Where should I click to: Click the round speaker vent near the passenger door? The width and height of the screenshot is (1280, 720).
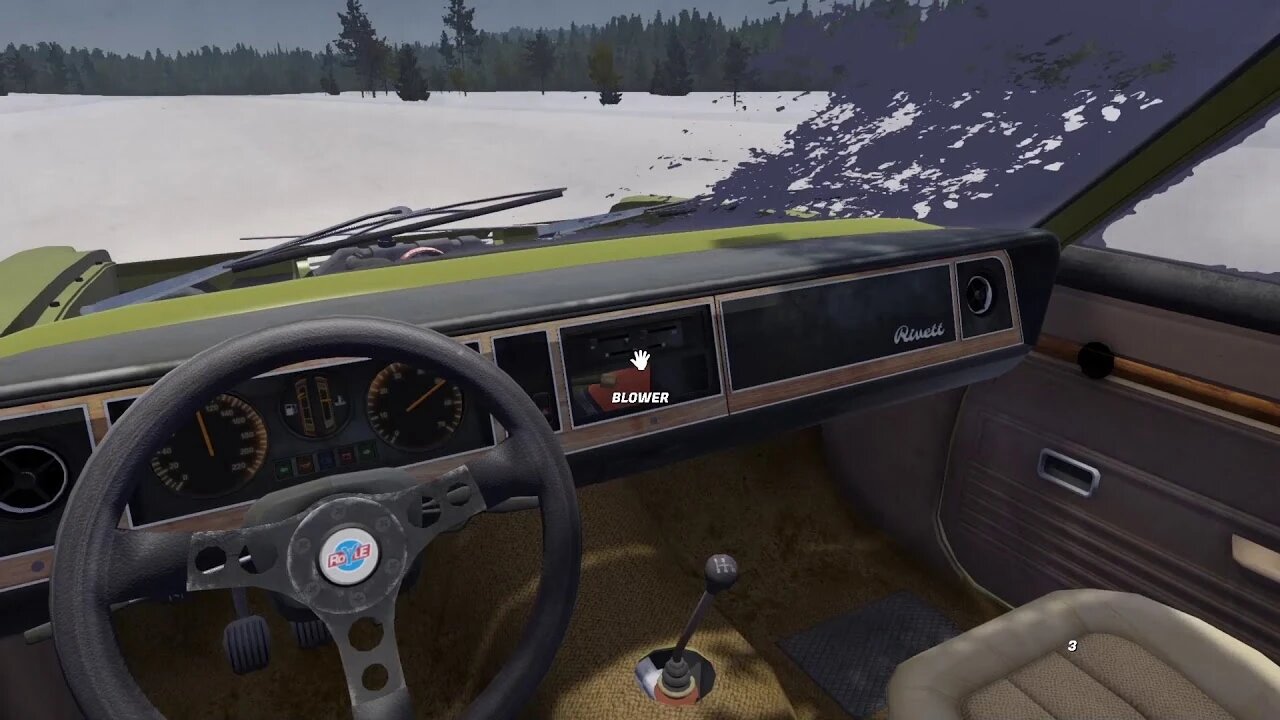pyautogui.click(x=978, y=293)
